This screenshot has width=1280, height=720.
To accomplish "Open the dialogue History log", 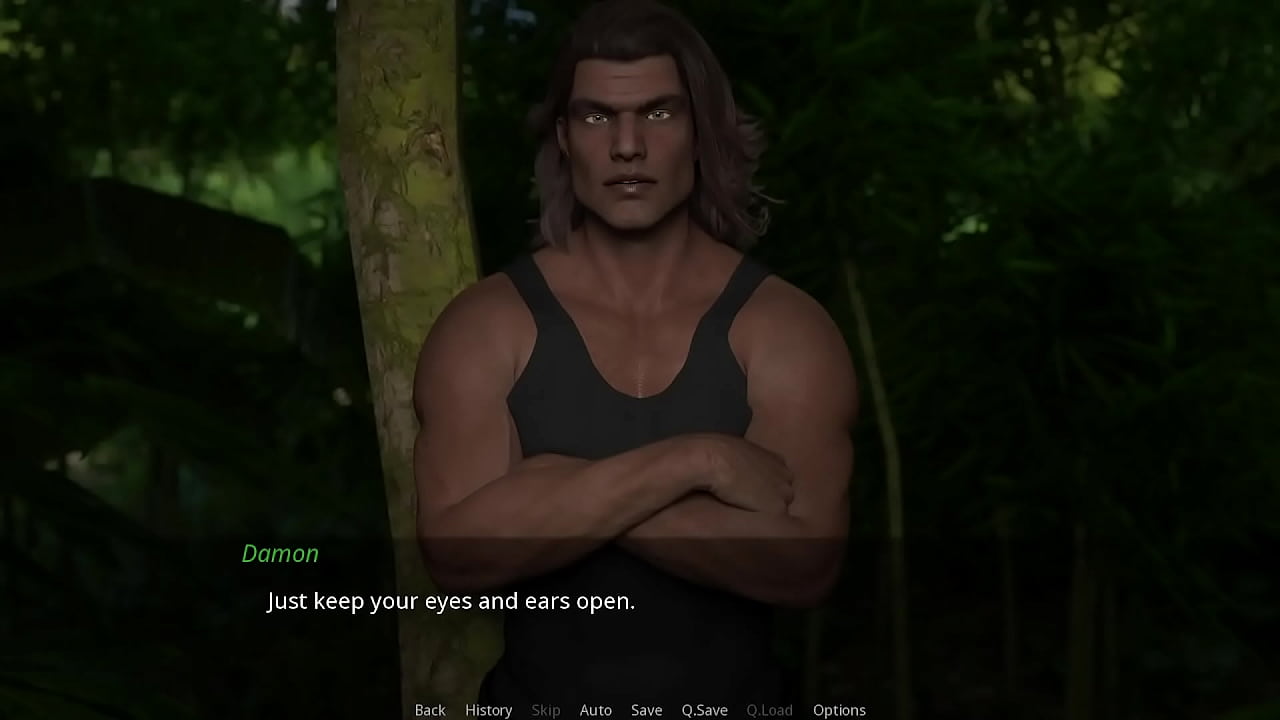I will [488, 710].
